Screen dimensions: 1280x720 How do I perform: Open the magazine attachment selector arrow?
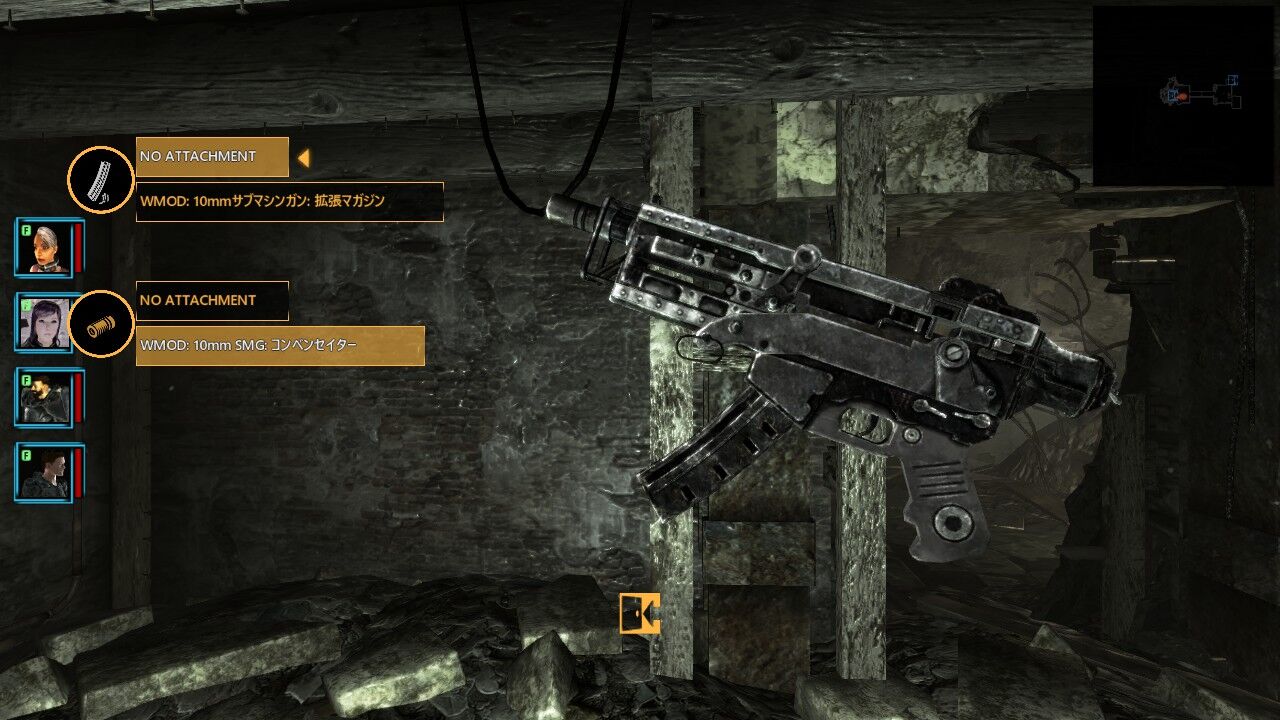303,157
